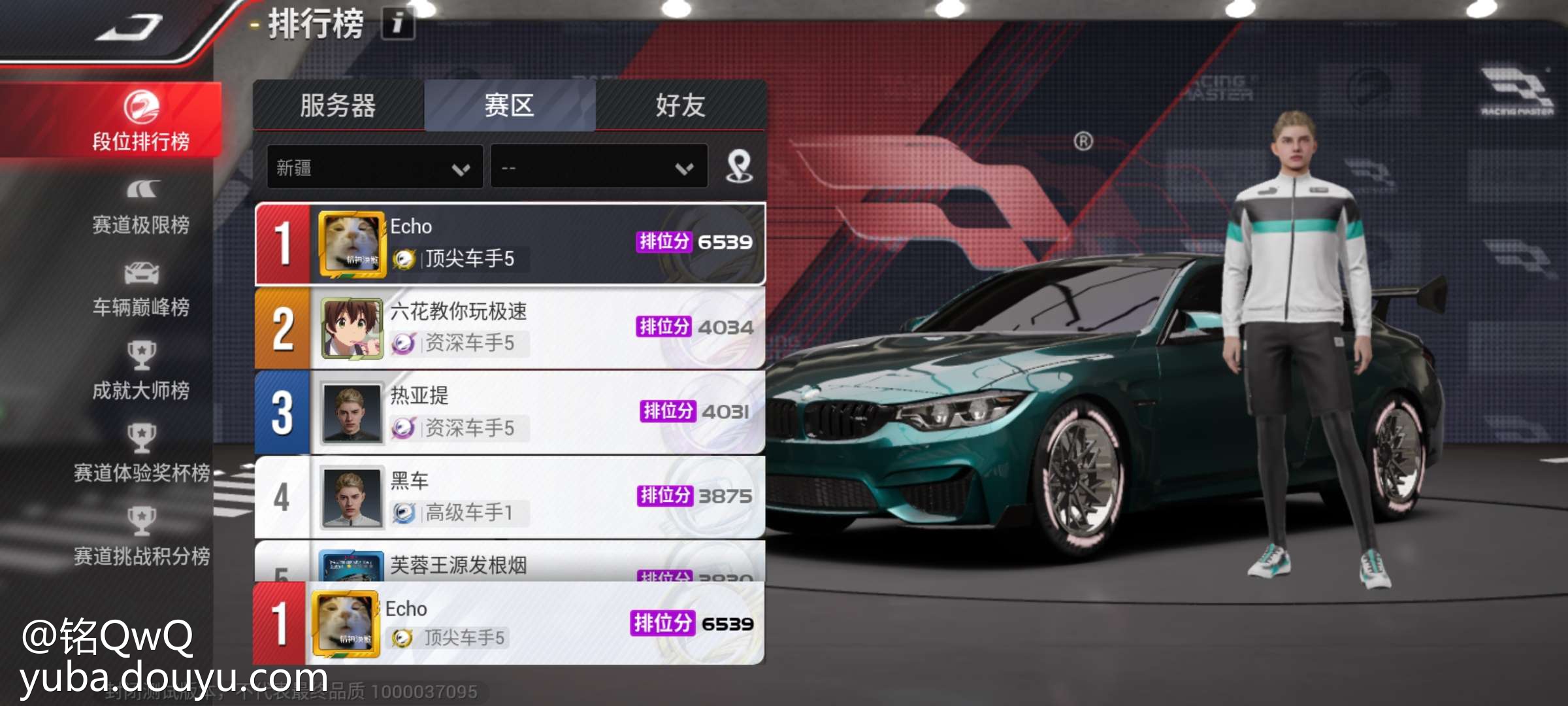
Task: View the rank 4 player 黑车
Action: click(510, 497)
